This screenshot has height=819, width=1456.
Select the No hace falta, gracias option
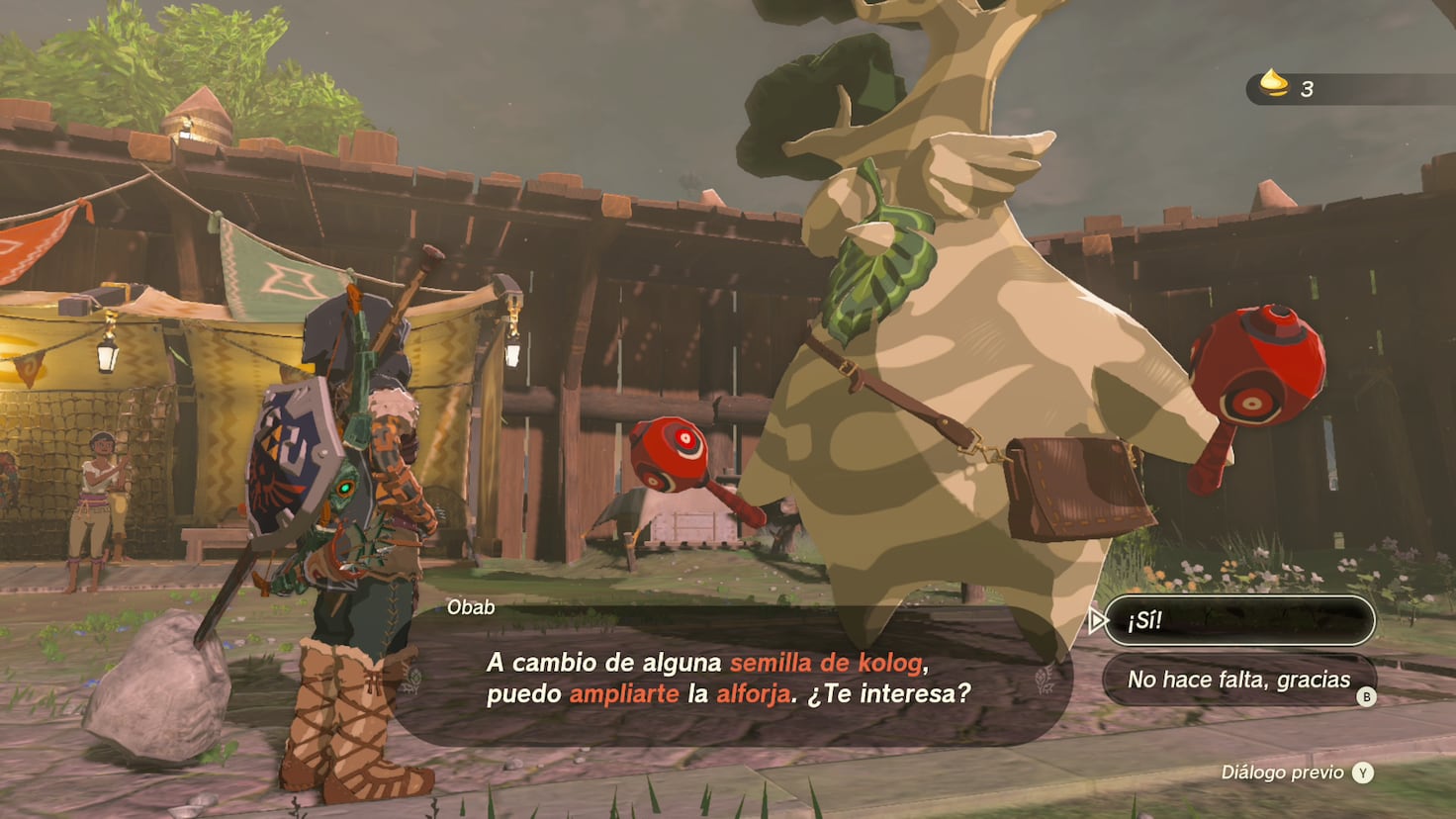tap(1238, 680)
